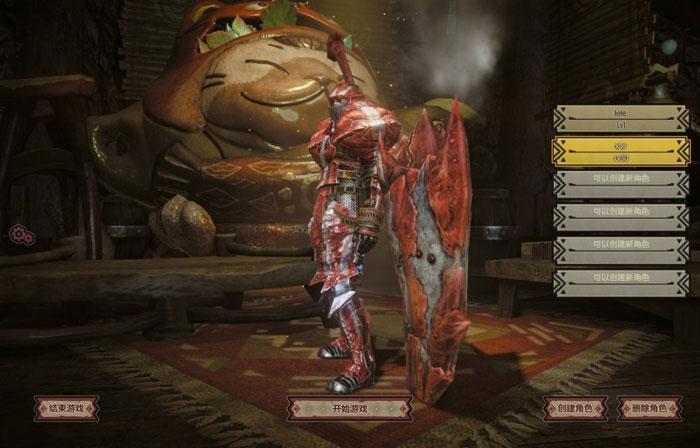Image resolution: width=700 pixels, height=448 pixels.
Task: Open 创建角色 to create a character
Action: pyautogui.click(x=575, y=408)
